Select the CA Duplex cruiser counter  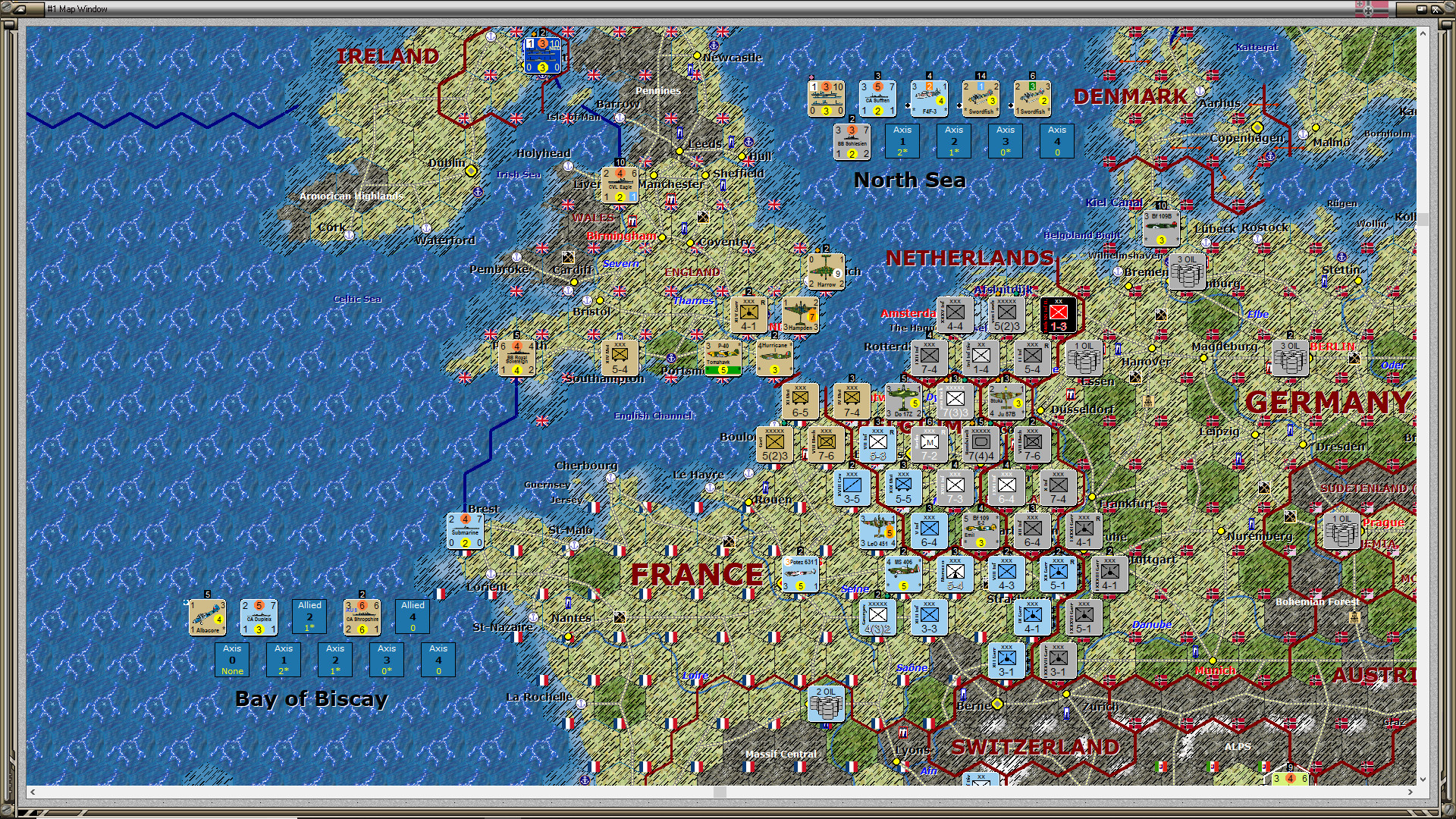coord(259,617)
